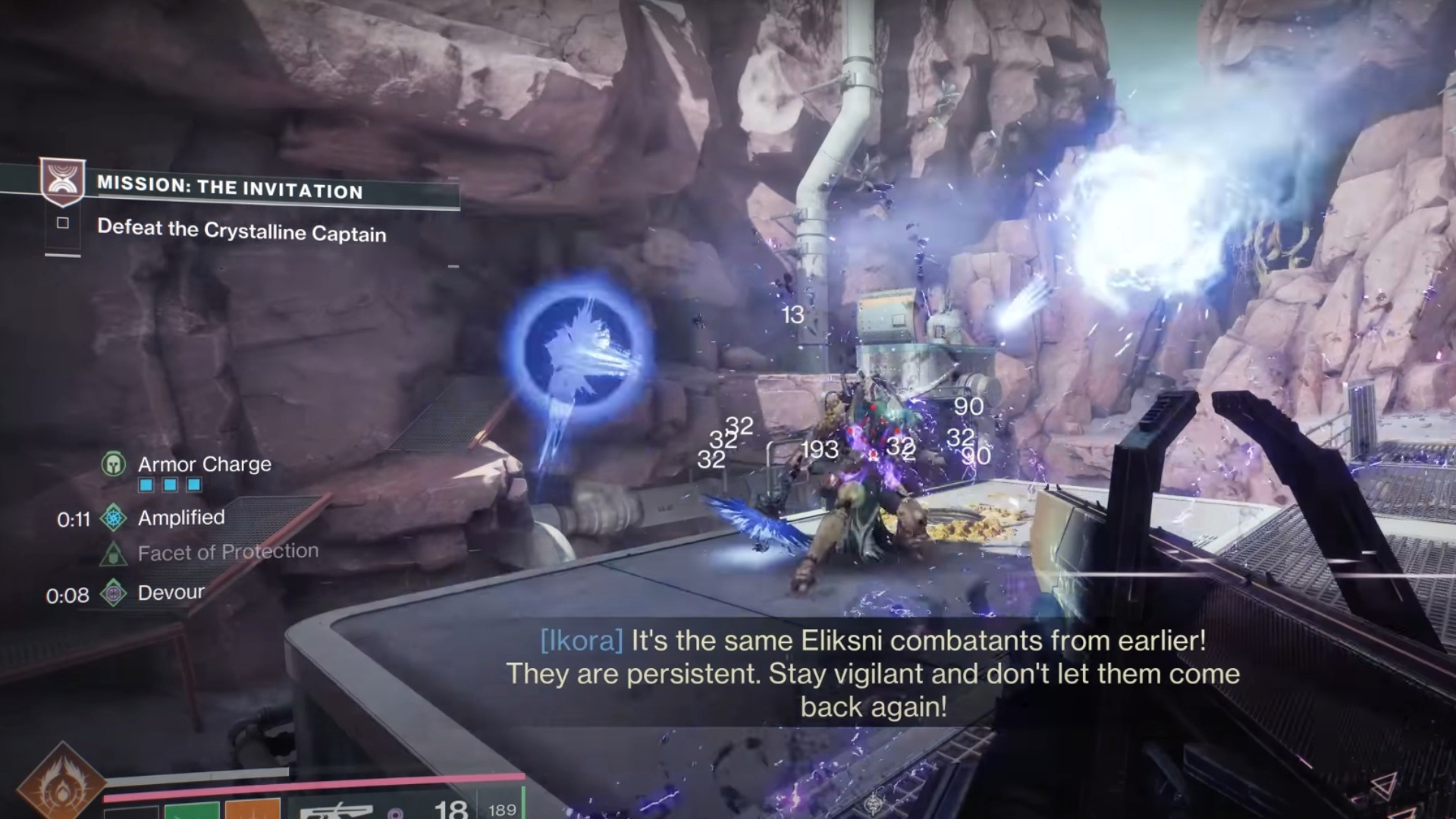Select the Devour buff icon
Screen dimensions: 1456x819
tap(114, 593)
